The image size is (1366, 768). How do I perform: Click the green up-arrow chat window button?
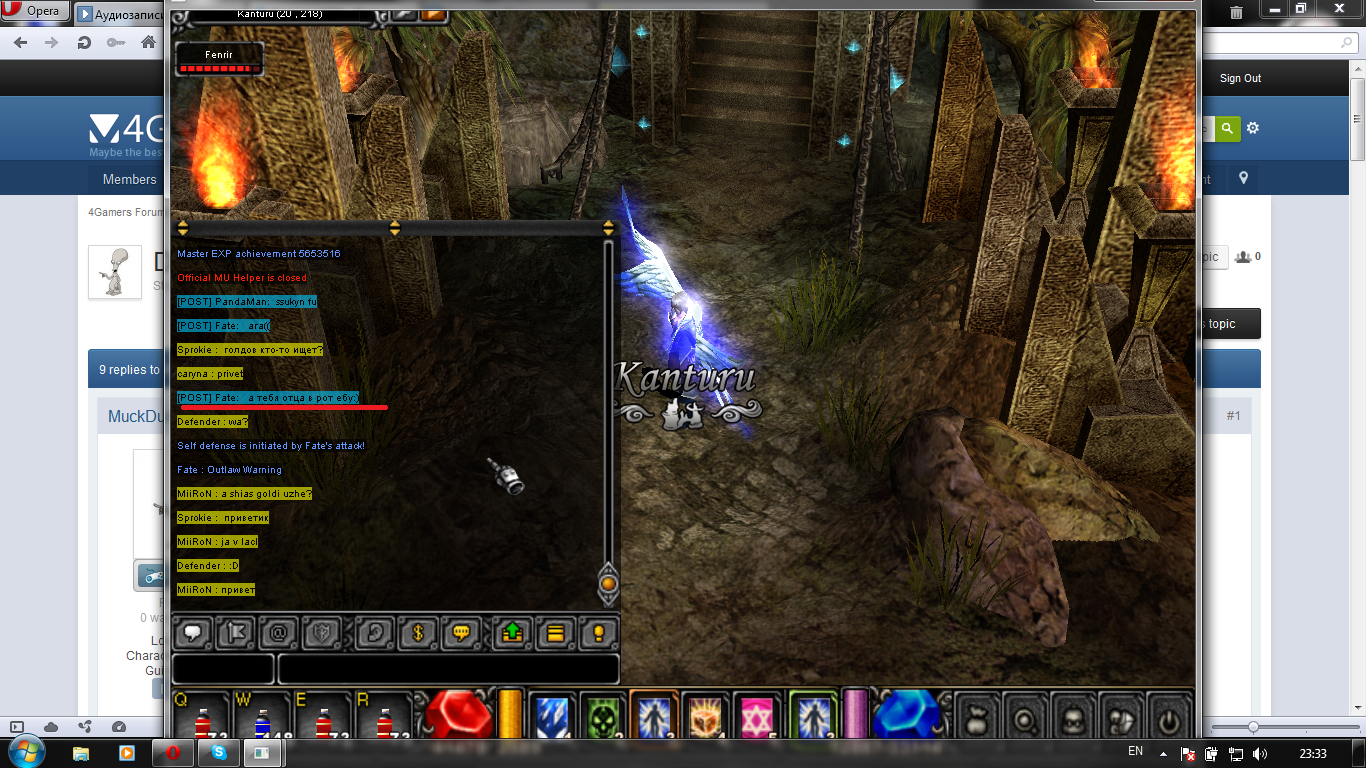(512, 633)
